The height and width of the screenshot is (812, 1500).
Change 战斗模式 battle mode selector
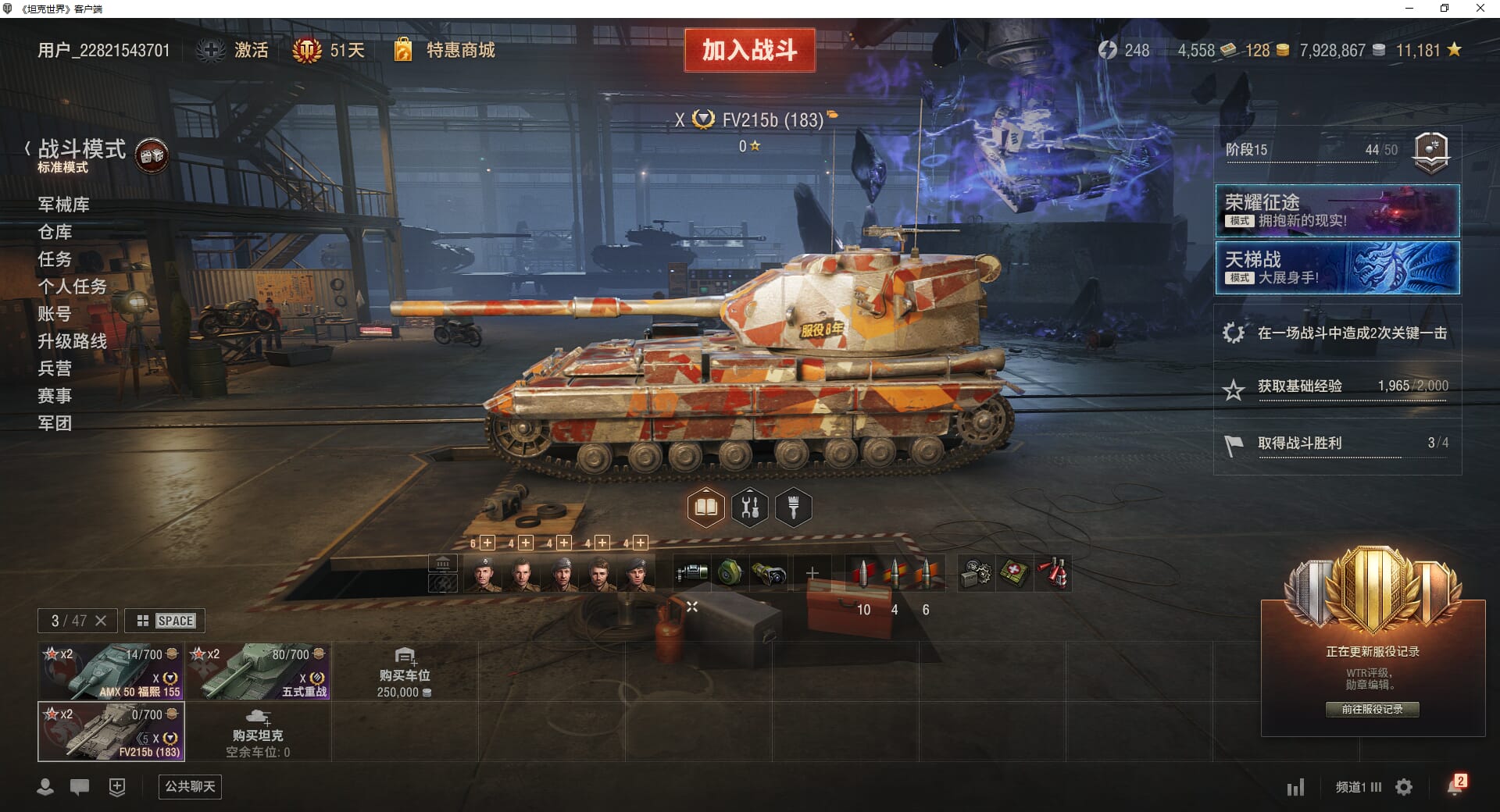click(x=81, y=153)
